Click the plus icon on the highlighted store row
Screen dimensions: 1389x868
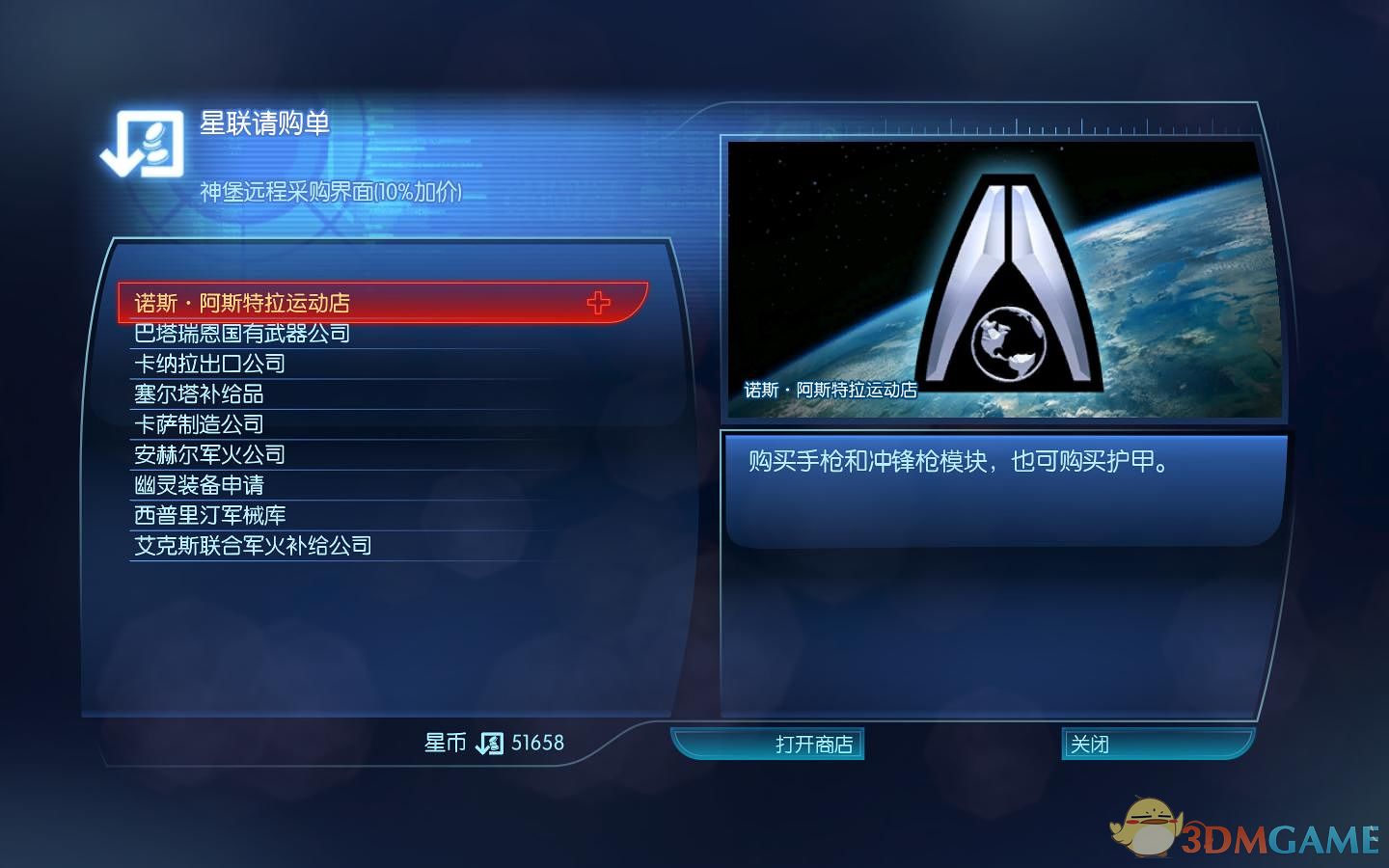coord(600,302)
